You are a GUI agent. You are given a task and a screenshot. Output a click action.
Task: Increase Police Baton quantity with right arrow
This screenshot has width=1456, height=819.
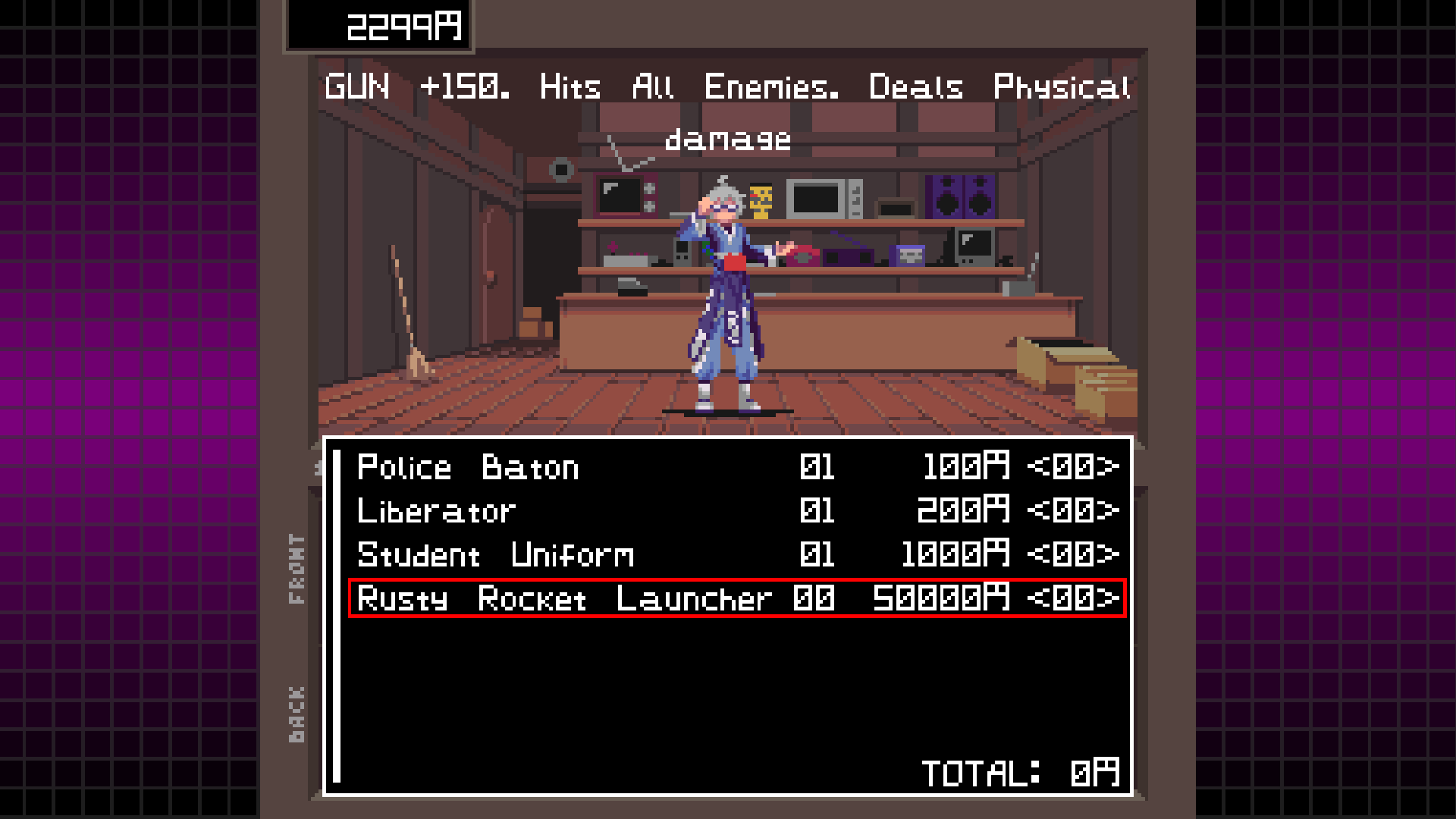coord(1112,467)
